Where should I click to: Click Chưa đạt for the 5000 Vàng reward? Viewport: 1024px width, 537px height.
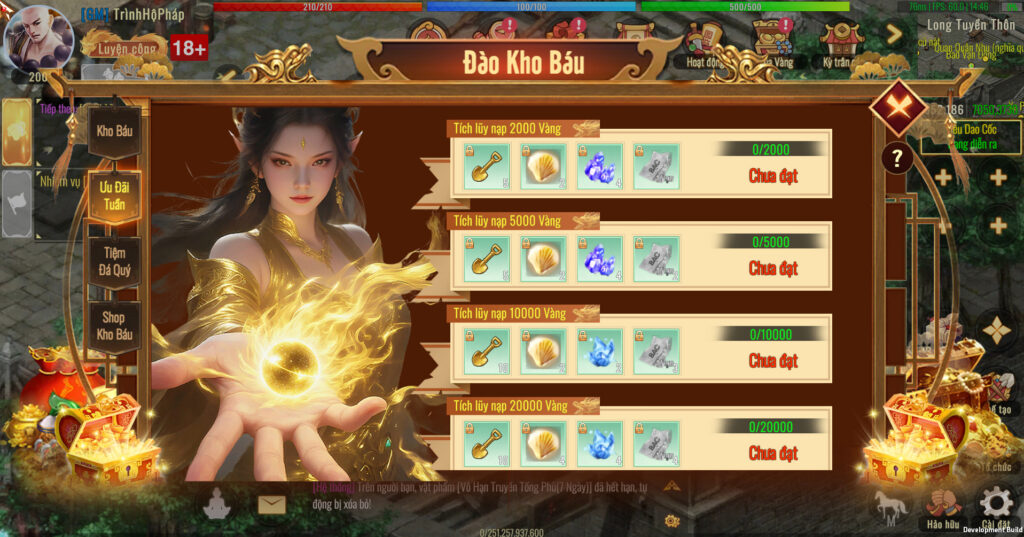coord(773,268)
